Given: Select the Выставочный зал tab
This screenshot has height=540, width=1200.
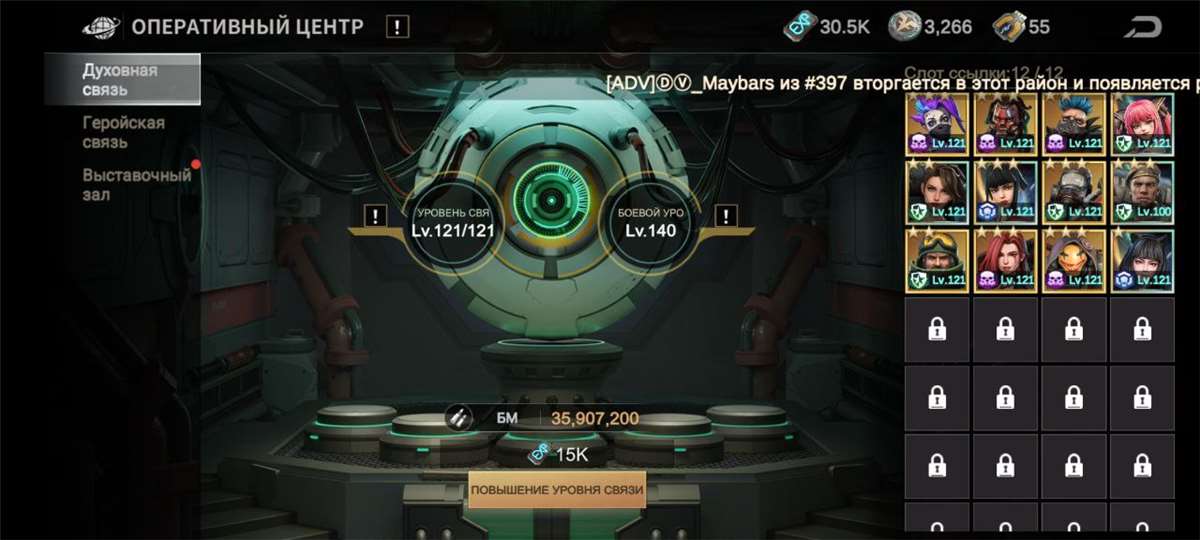Looking at the screenshot, I should (136, 184).
